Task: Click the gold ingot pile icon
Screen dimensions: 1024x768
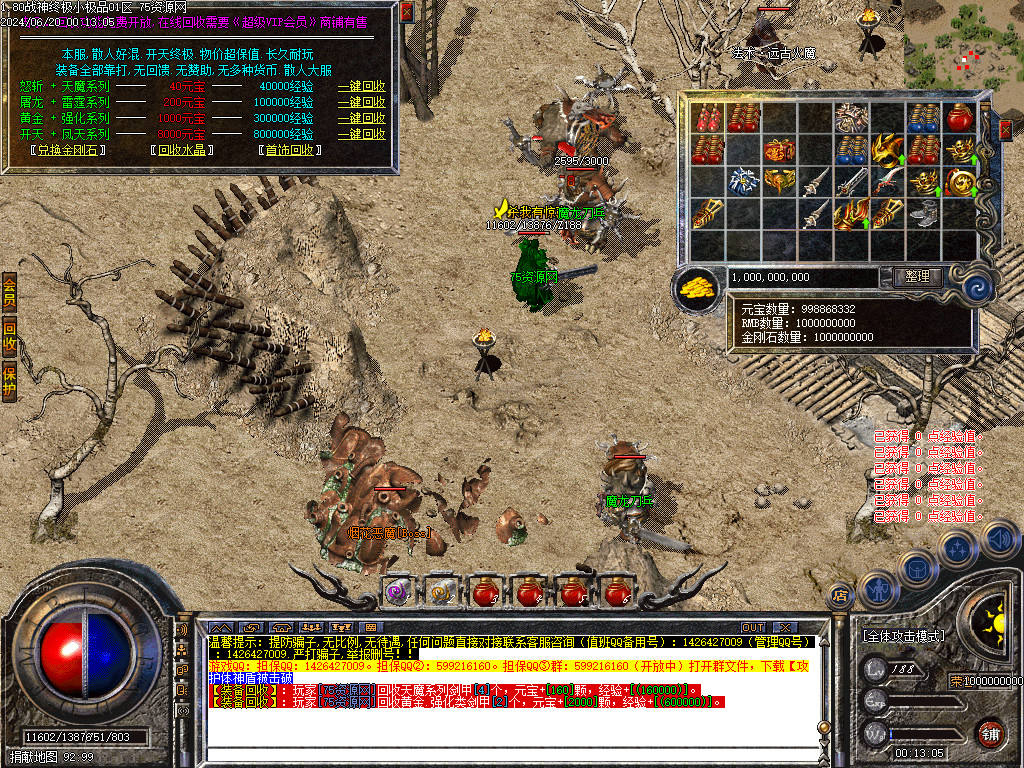Action: 698,288
